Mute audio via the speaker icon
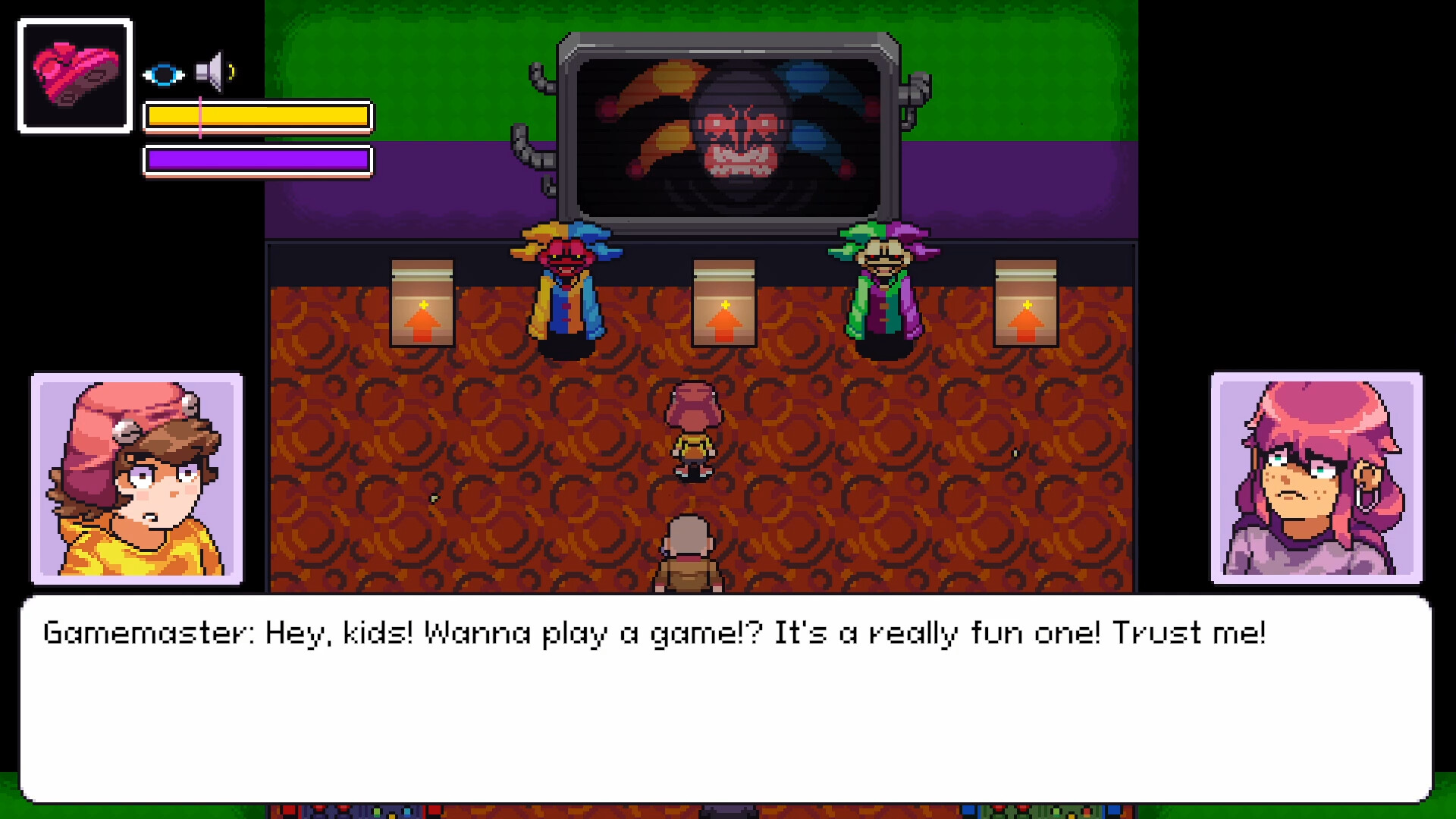The image size is (1456, 819). click(210, 72)
